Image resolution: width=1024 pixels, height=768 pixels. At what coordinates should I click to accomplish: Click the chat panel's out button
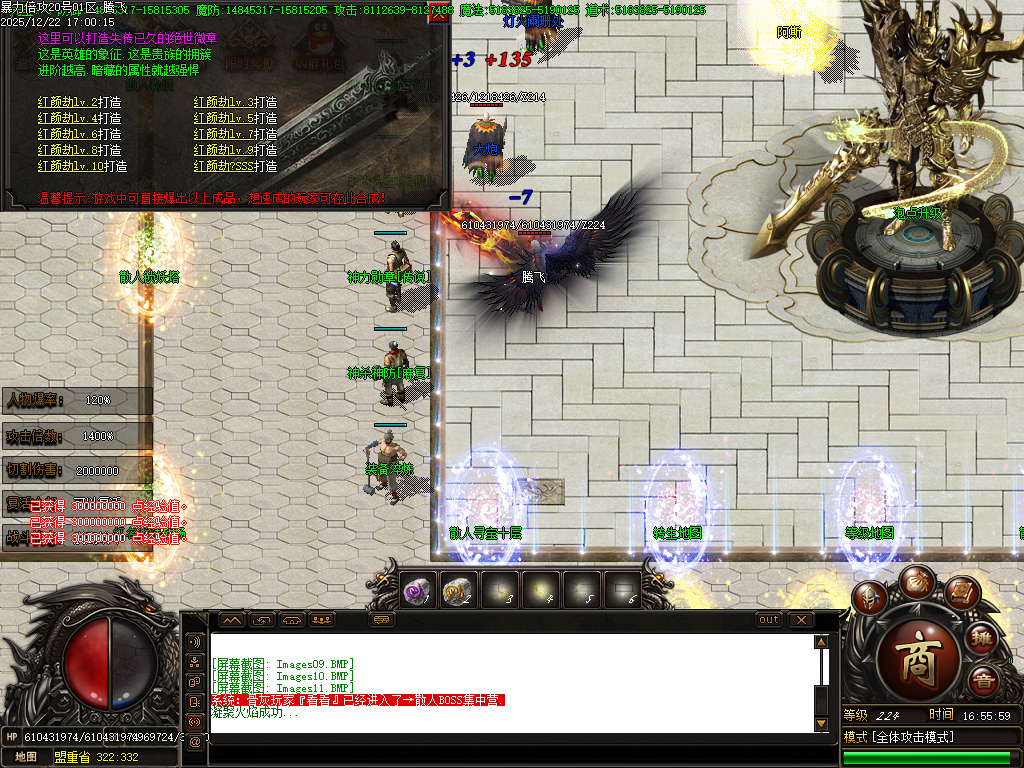[x=768, y=620]
